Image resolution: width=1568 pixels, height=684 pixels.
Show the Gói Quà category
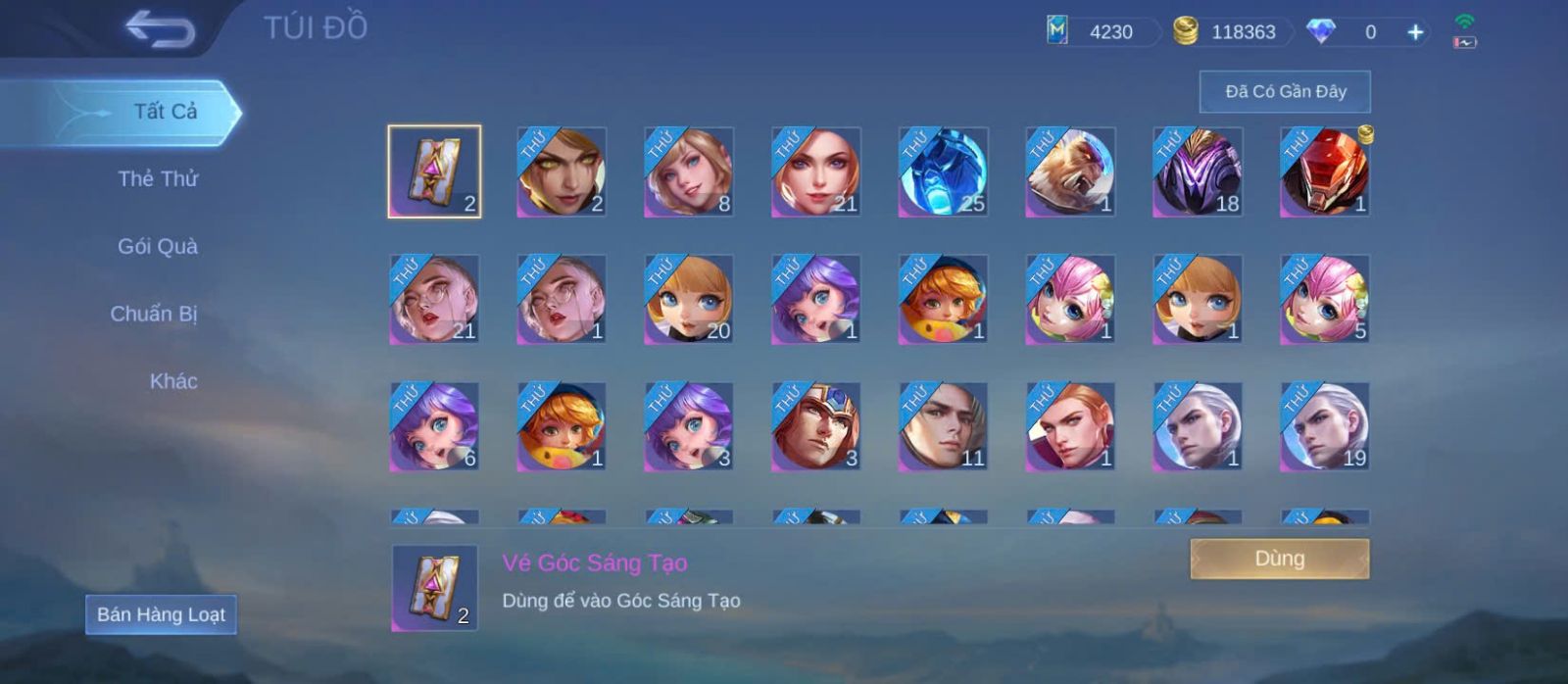tap(158, 247)
